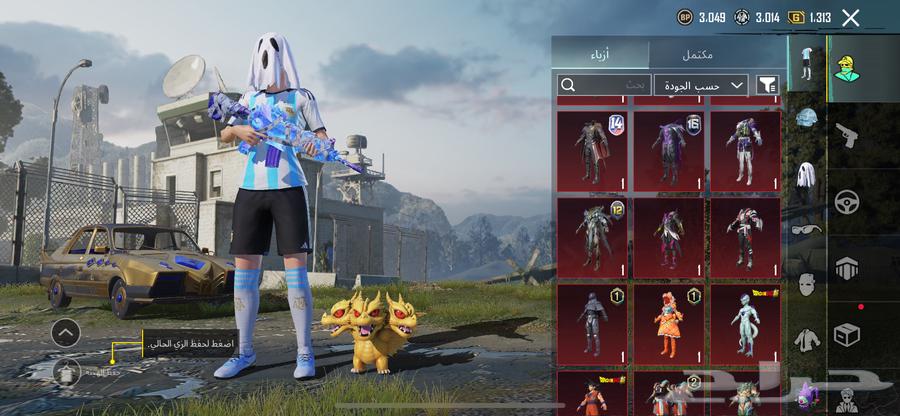Image resolution: width=900 pixels, height=416 pixels.
Task: Show the face mask subcategory
Action: point(807,285)
